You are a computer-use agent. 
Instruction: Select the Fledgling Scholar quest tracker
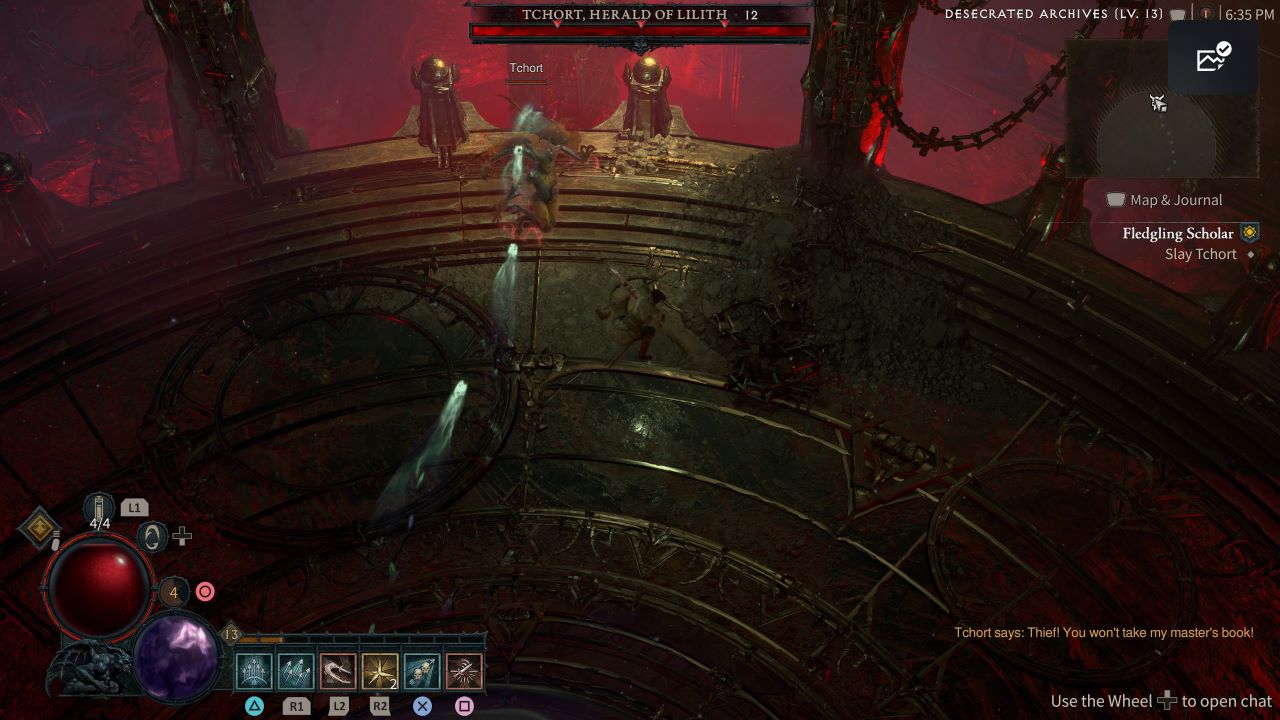(x=1178, y=234)
